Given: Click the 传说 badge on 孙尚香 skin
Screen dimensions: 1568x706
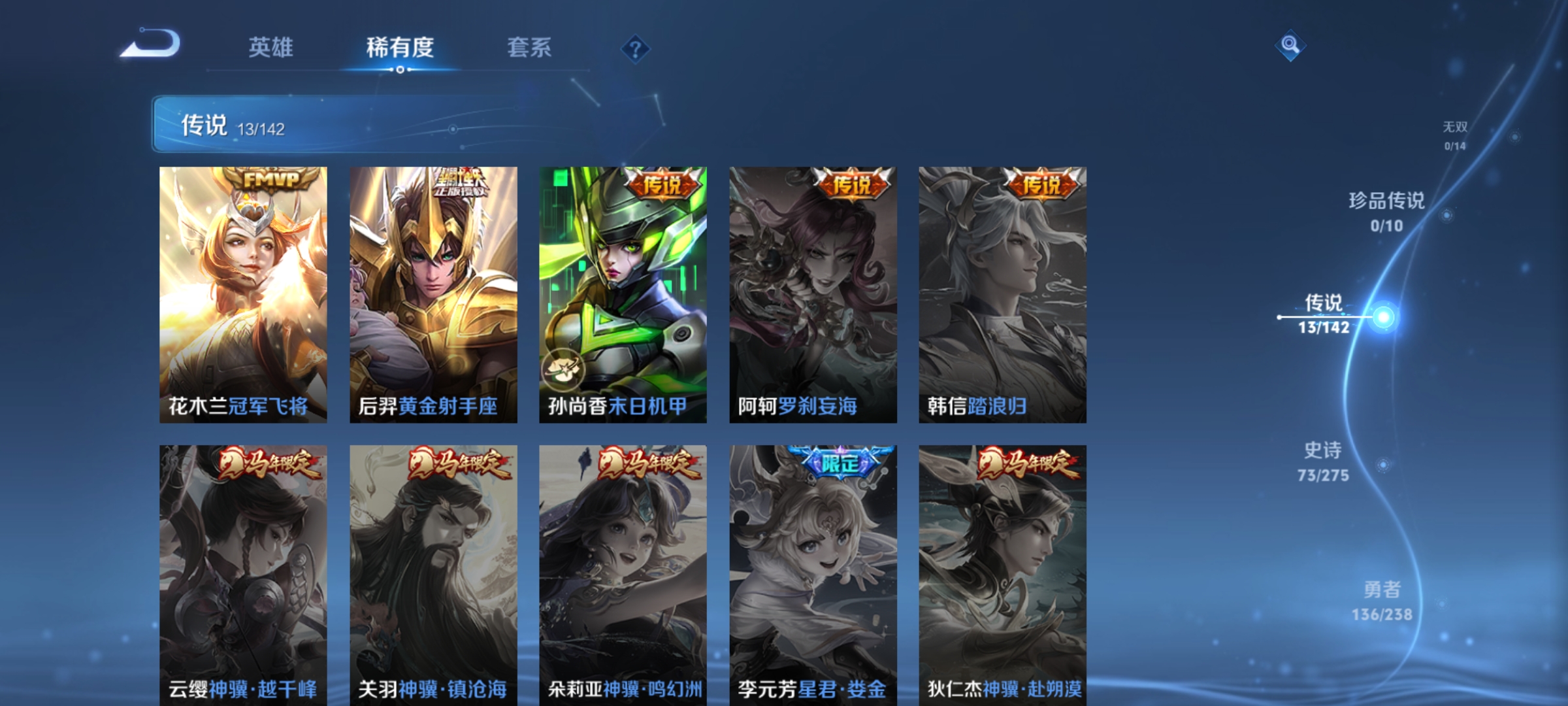Looking at the screenshot, I should point(661,183).
